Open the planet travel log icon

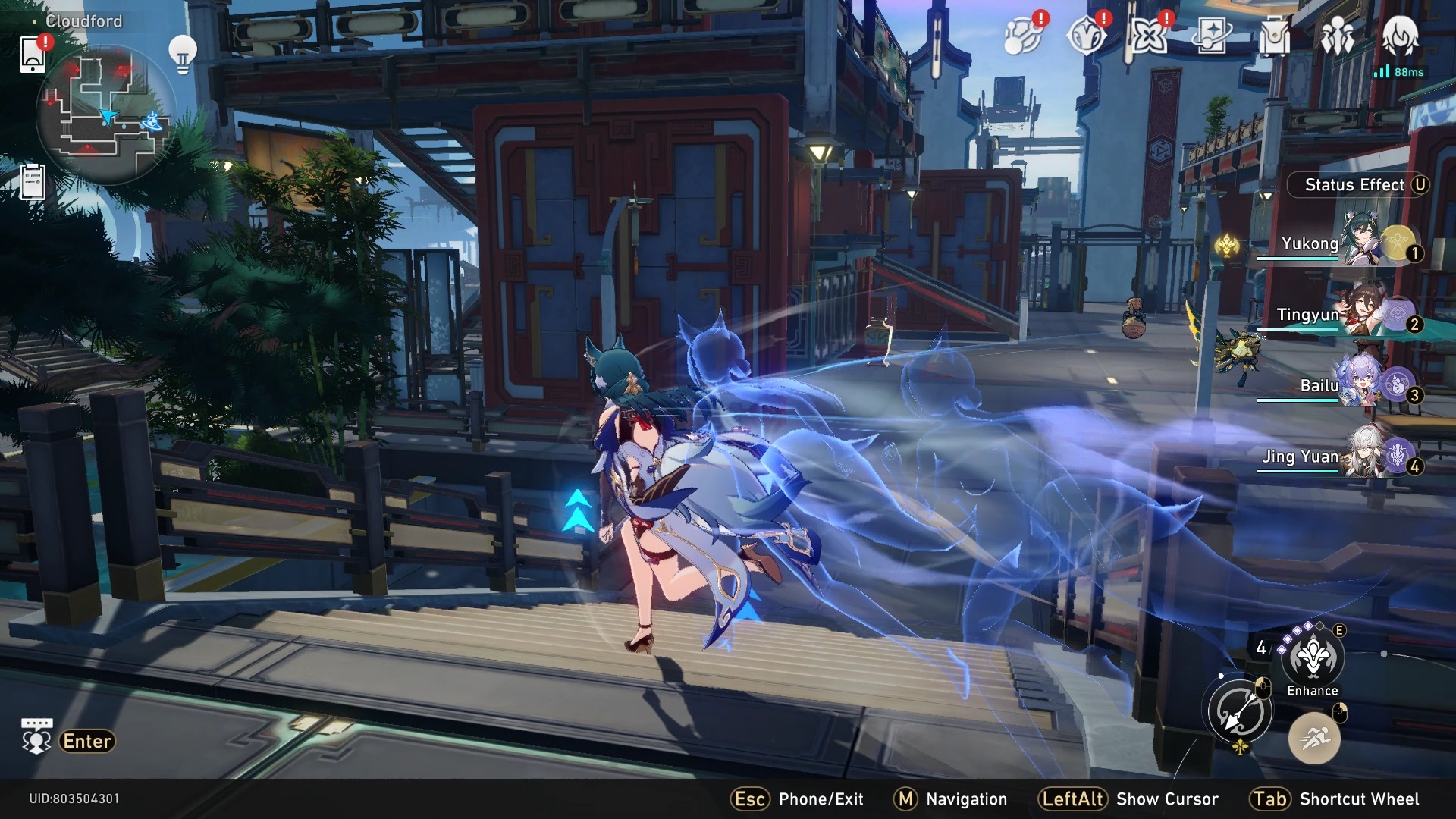1021,35
